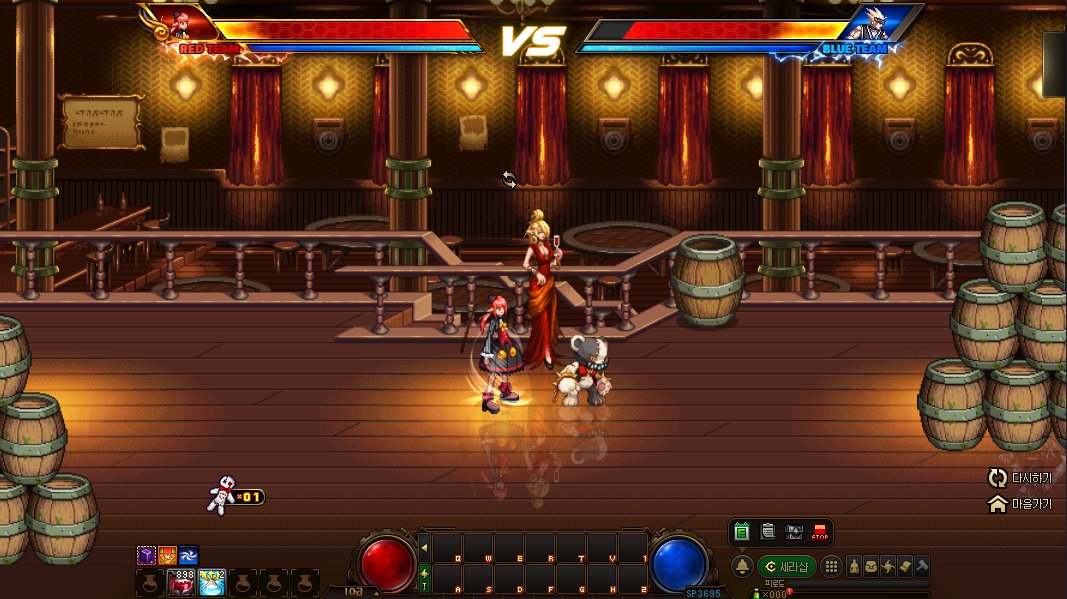This screenshot has height=599, width=1067.
Task: Return to town with 마을가기
Action: coord(1019,505)
